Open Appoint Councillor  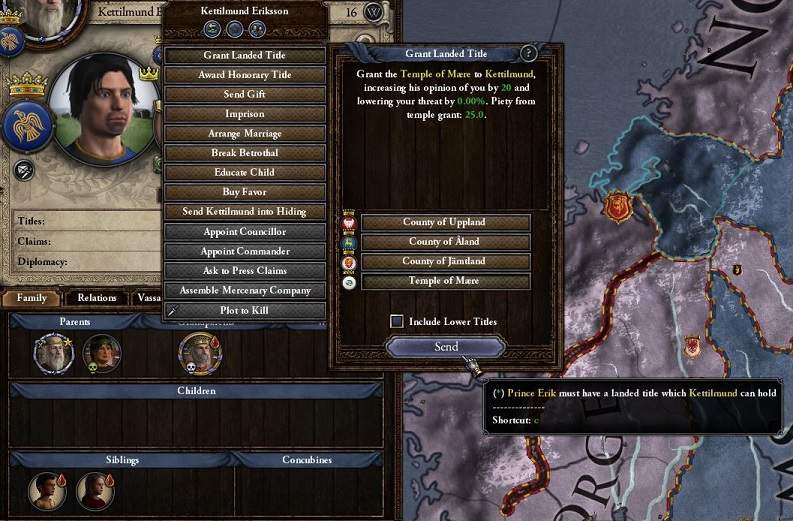pos(245,232)
